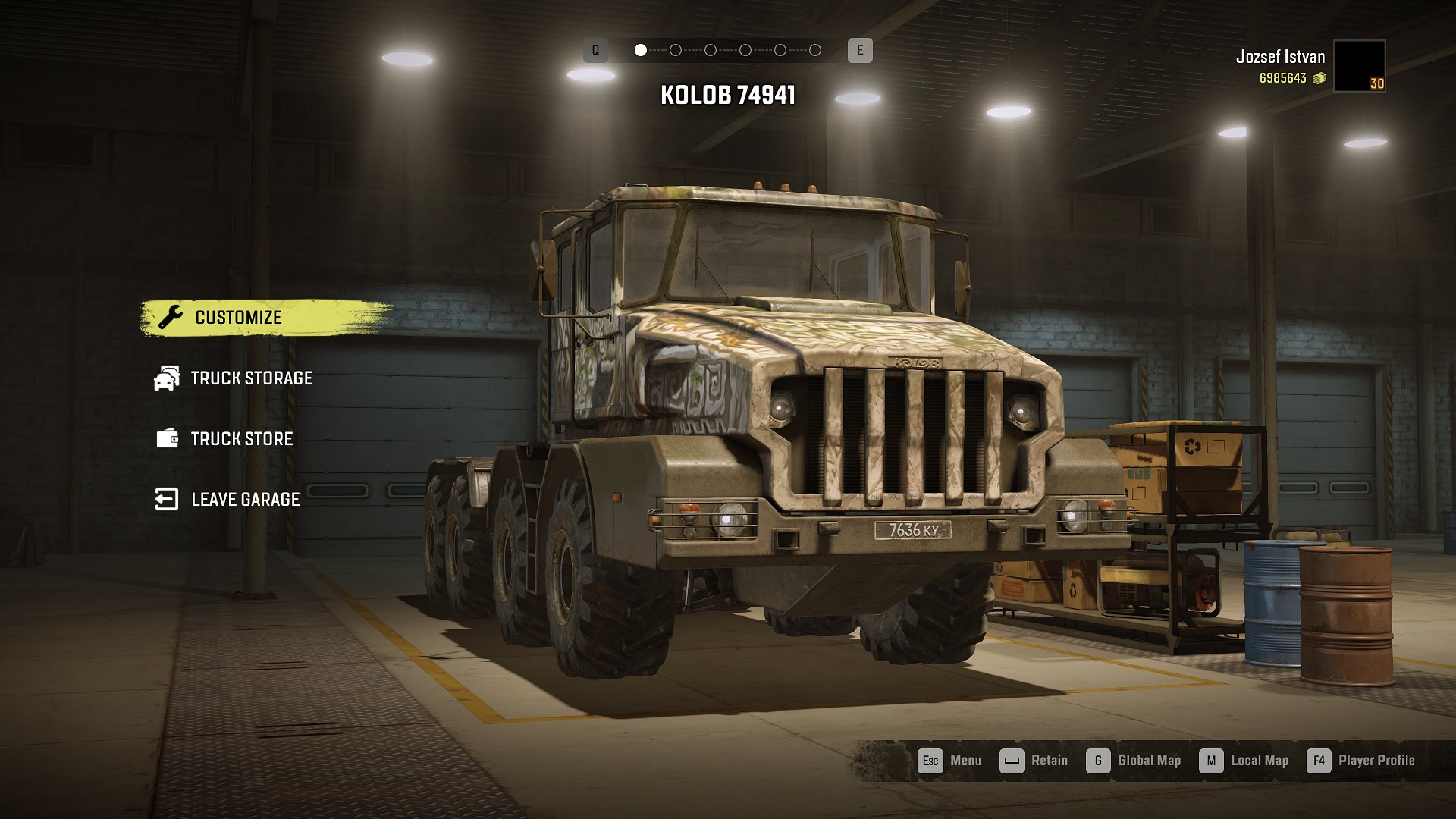Open the Truck Store

241,439
